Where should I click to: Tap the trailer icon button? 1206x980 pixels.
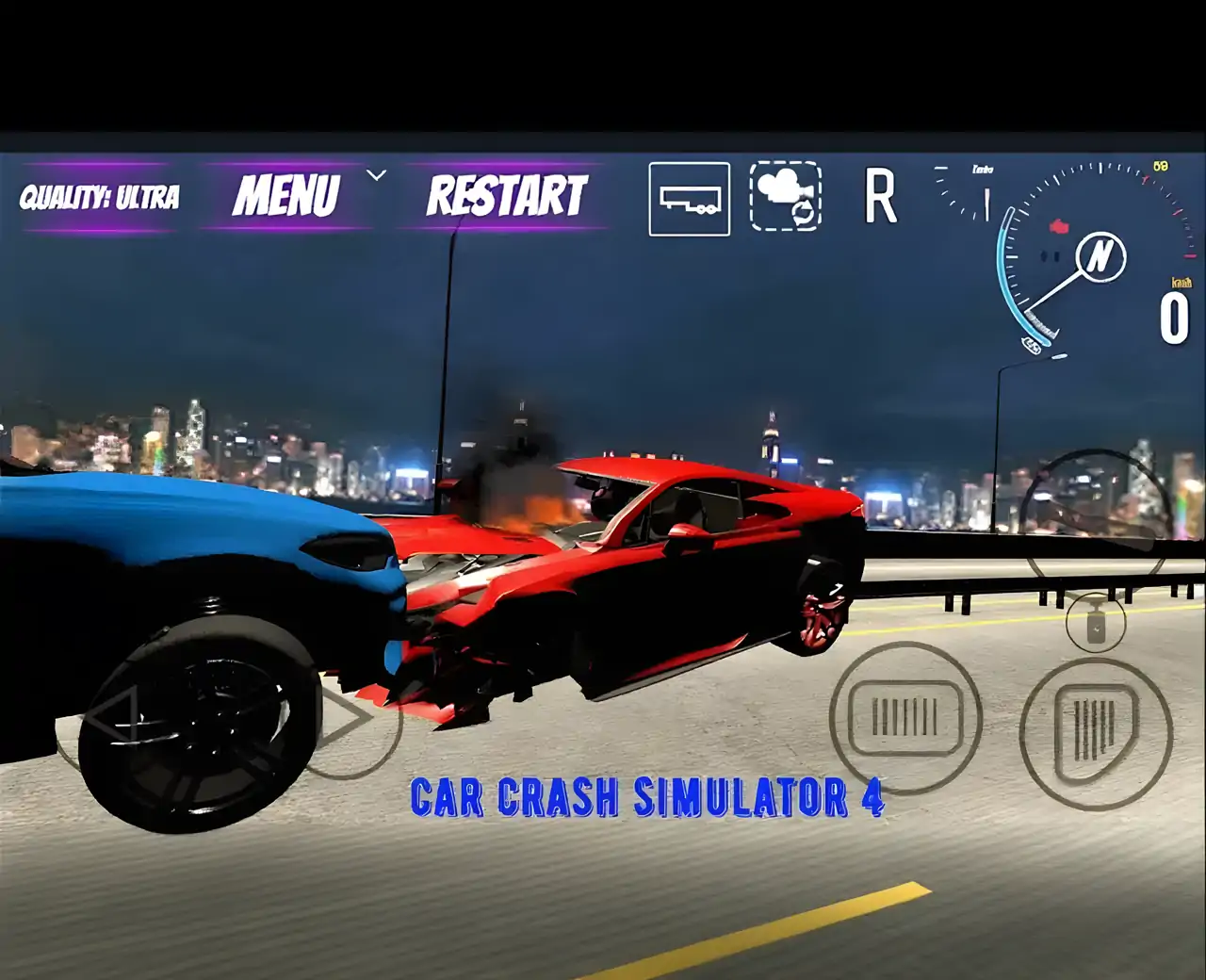pyautogui.click(x=689, y=199)
